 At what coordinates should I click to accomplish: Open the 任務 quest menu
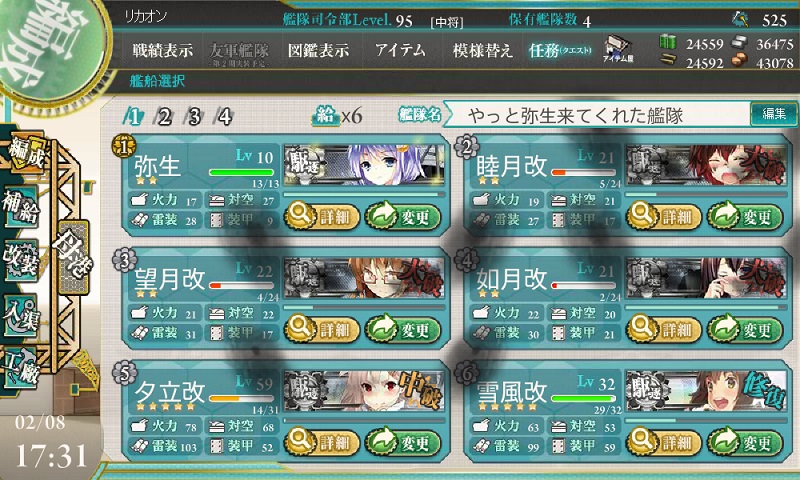click(x=560, y=49)
